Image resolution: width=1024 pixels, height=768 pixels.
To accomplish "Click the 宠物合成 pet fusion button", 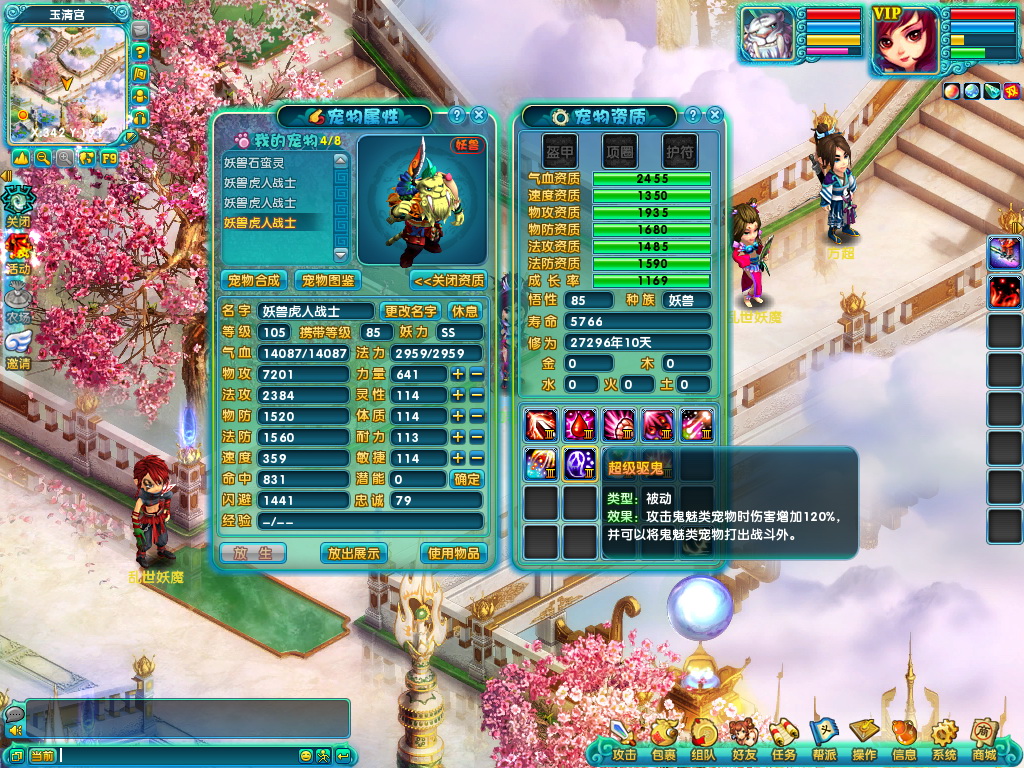I will coord(254,280).
